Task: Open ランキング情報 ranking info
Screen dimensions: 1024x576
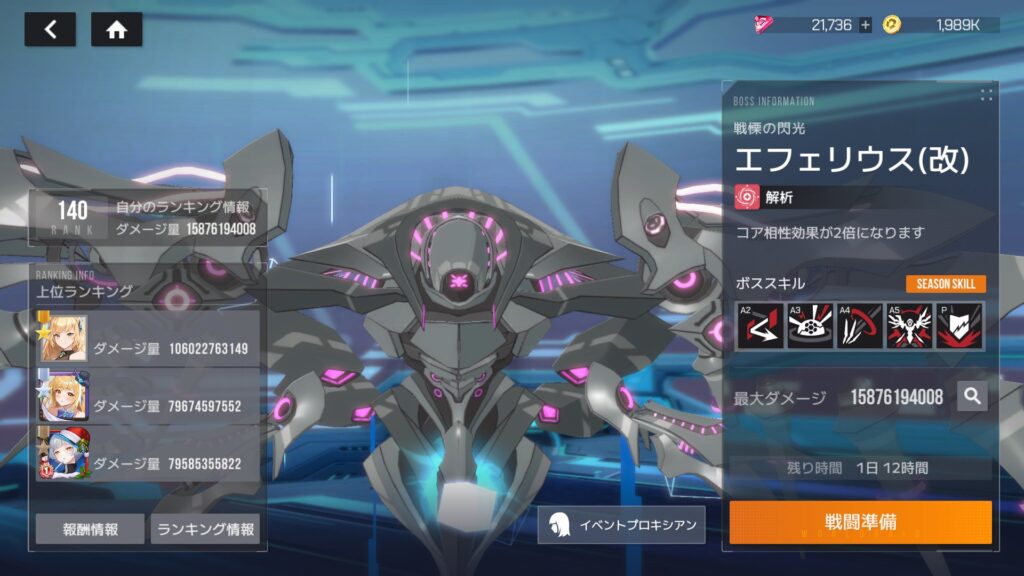Action: 205,529
